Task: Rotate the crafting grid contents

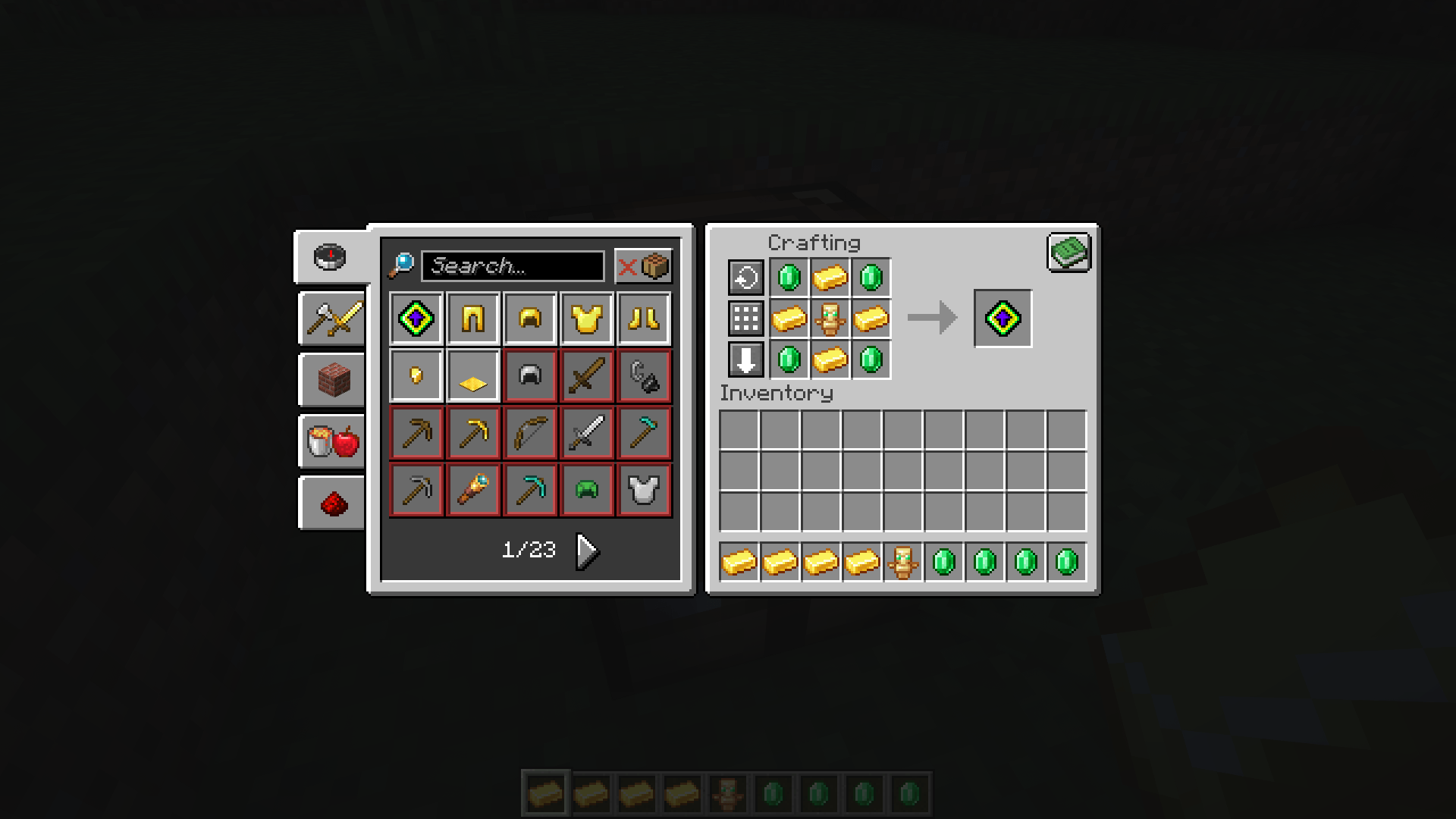Action: coord(745,278)
